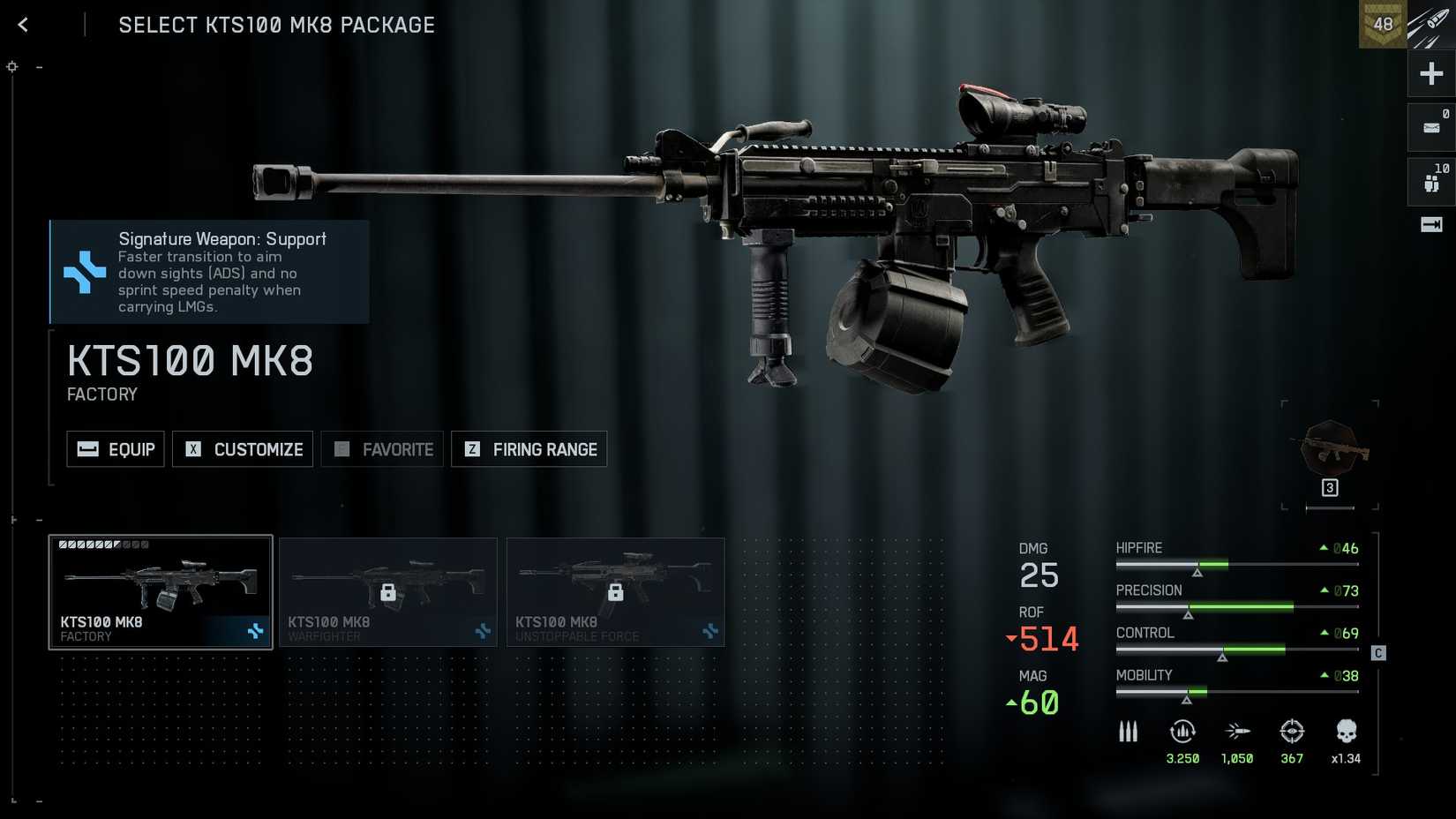Click the skip arrow icon below the sidebar
This screenshot has height=819, width=1456.
click(x=1430, y=225)
